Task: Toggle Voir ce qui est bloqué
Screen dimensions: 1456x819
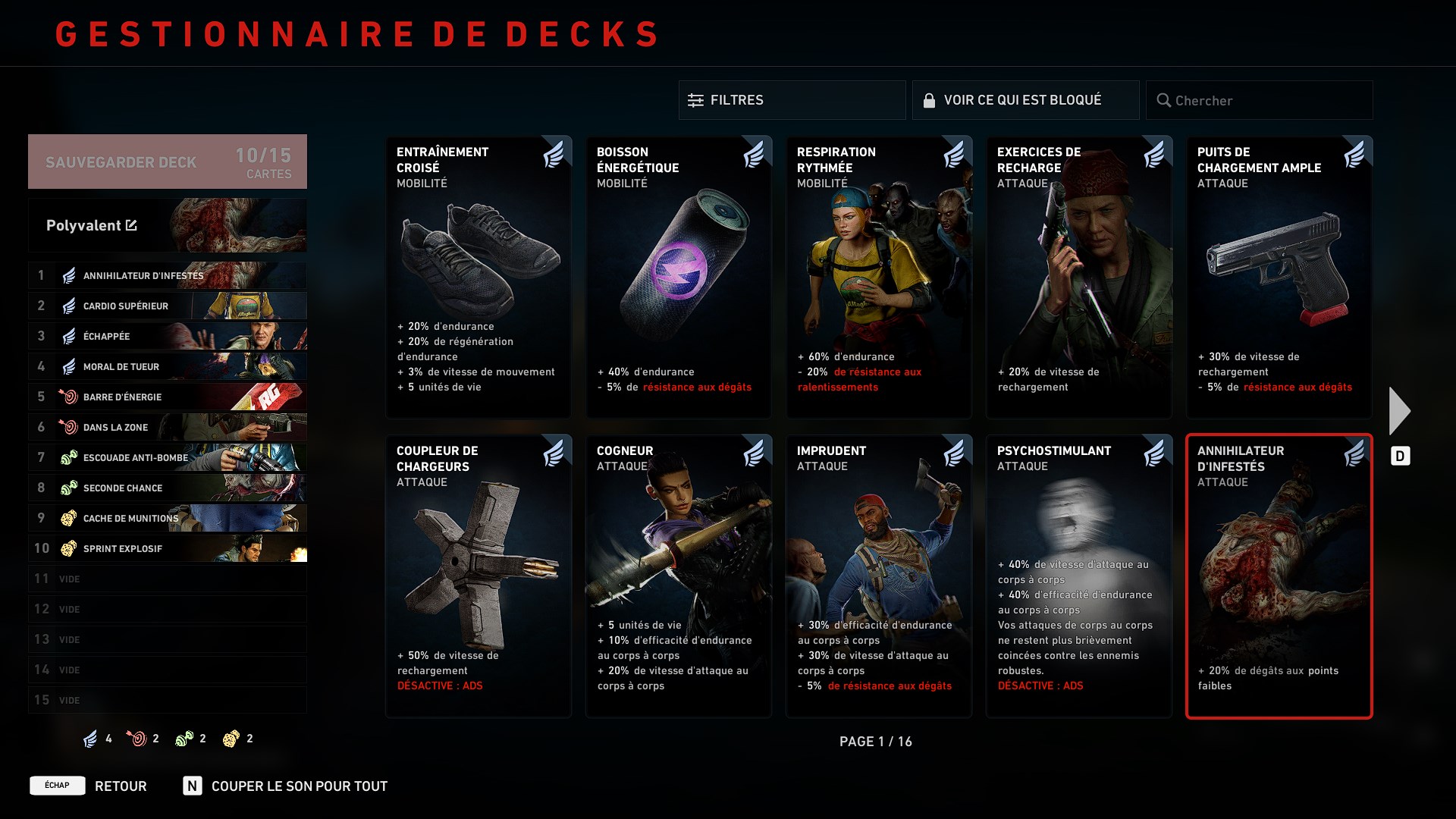Action: tap(1025, 100)
